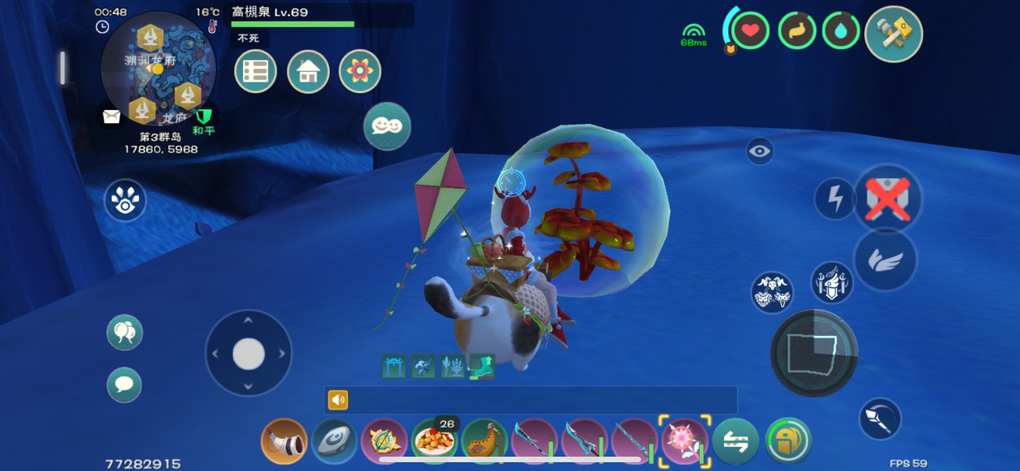Activate the paw-and-eye pet button
Viewport: 1020px width, 471px height.
[125, 200]
